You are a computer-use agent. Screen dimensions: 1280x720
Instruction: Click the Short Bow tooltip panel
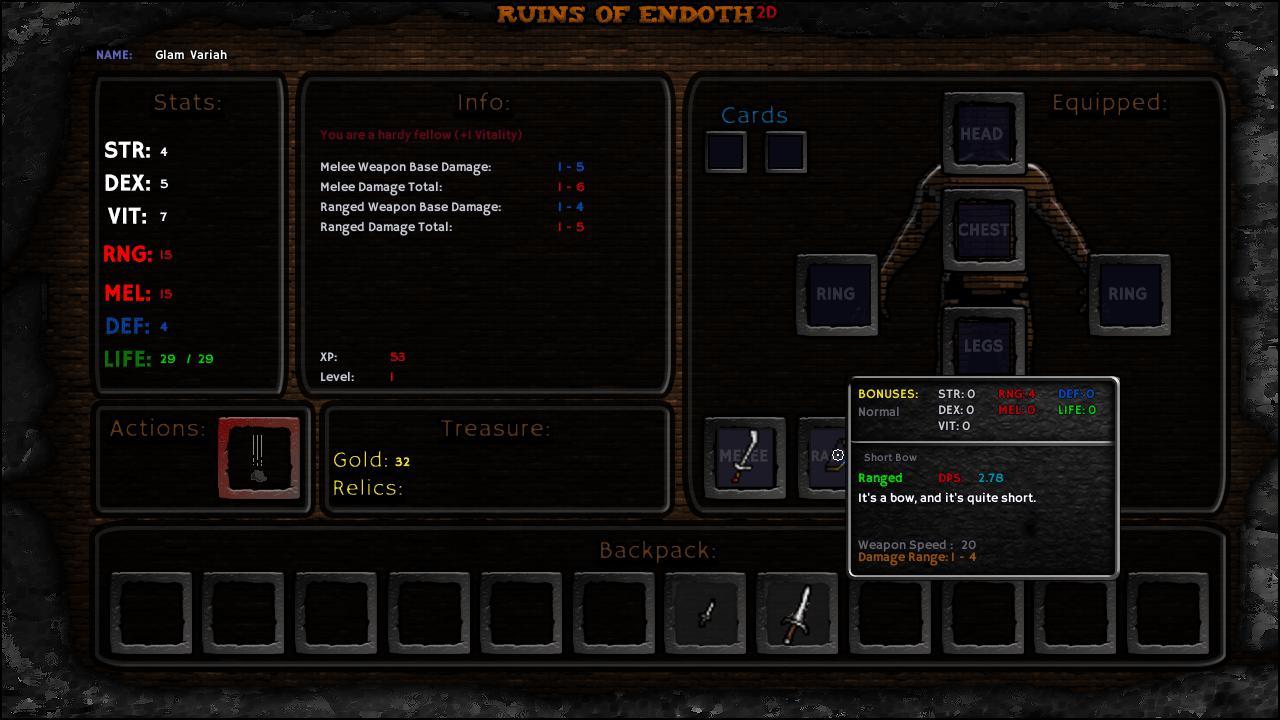click(x=983, y=475)
